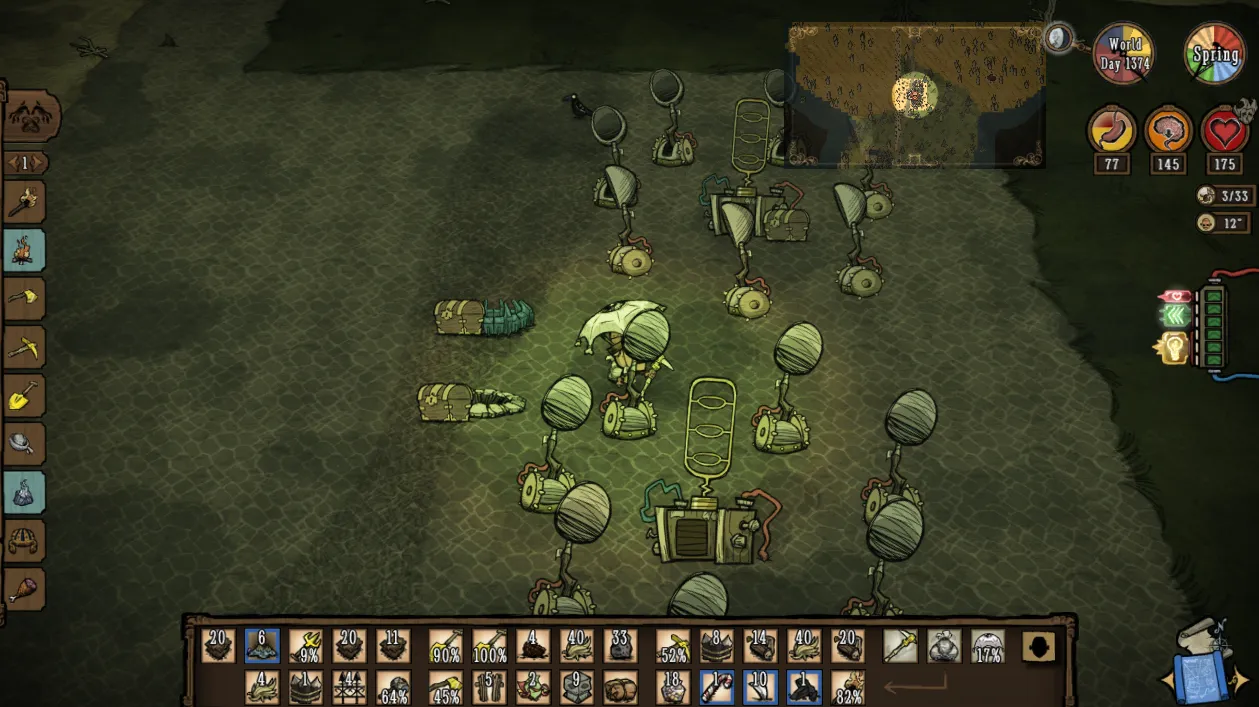Select the axe crafting recipe
The width and height of the screenshot is (1259, 707).
24,298
